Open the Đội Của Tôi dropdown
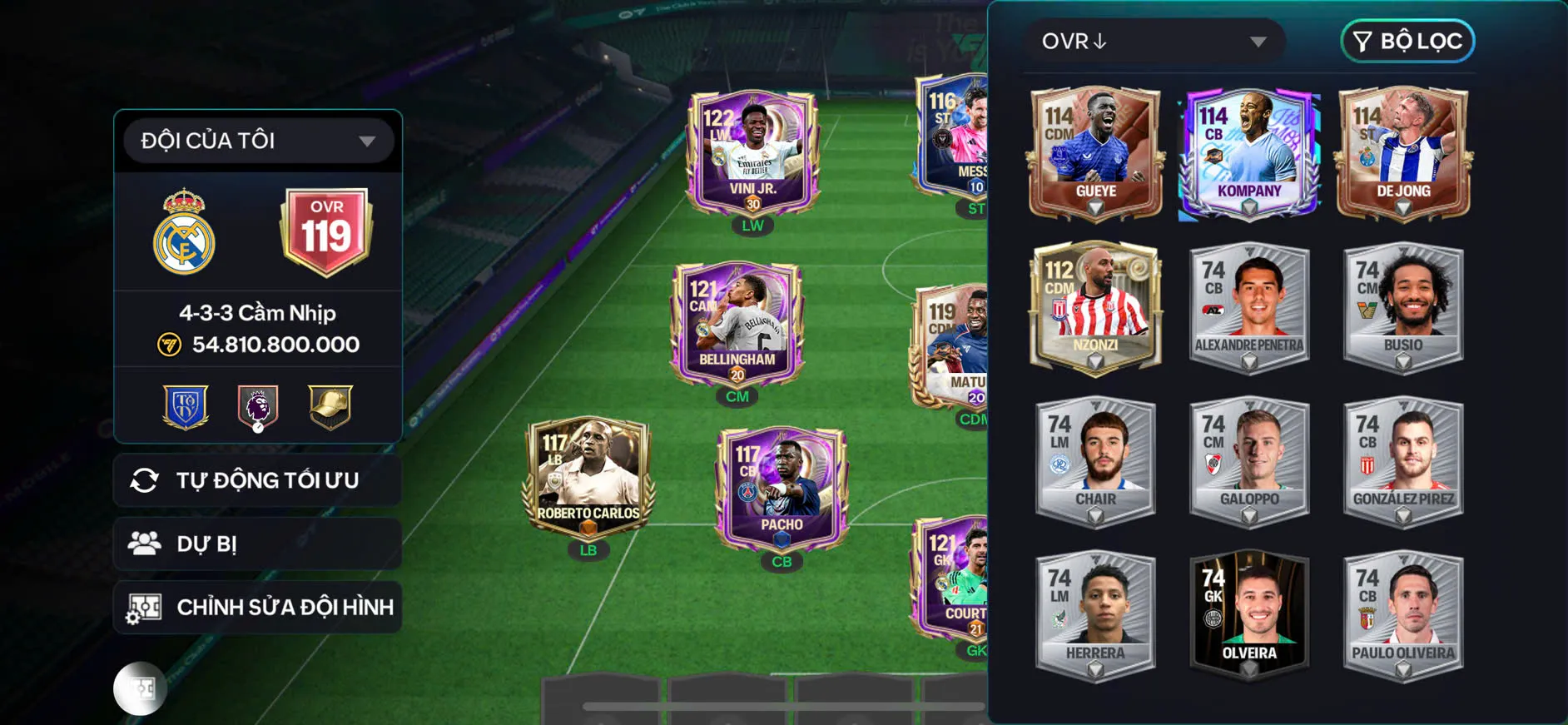 (x=256, y=140)
